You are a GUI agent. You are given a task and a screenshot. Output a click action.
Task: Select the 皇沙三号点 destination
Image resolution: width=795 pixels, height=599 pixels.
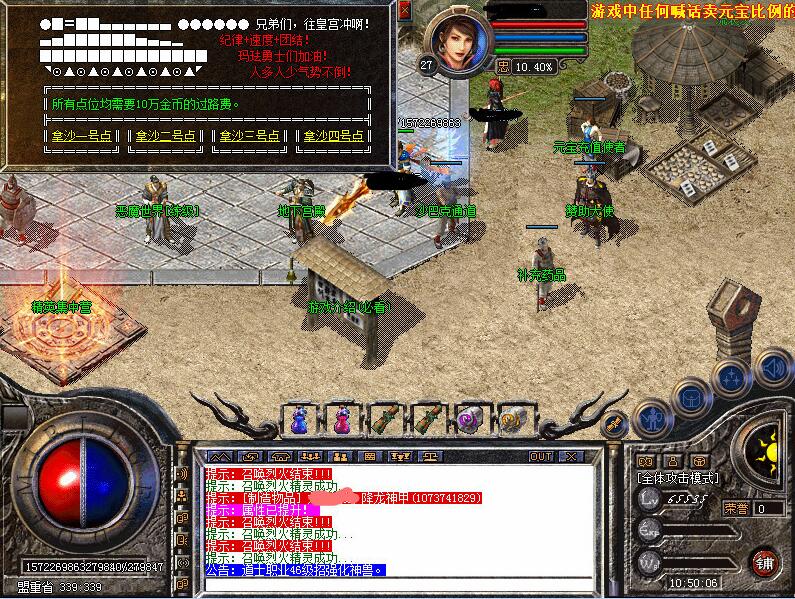click(250, 136)
